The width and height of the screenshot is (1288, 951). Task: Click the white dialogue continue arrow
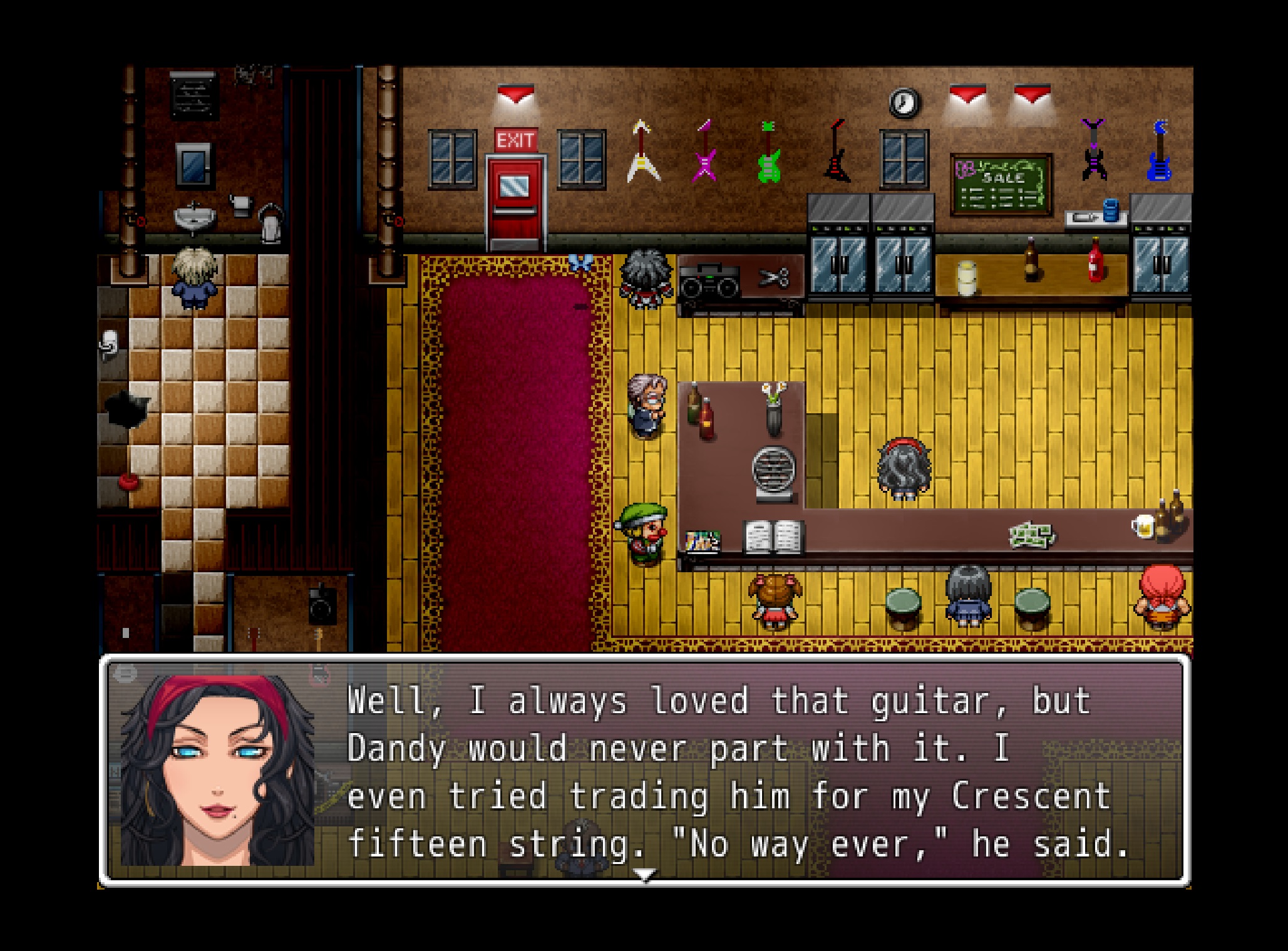(x=644, y=873)
